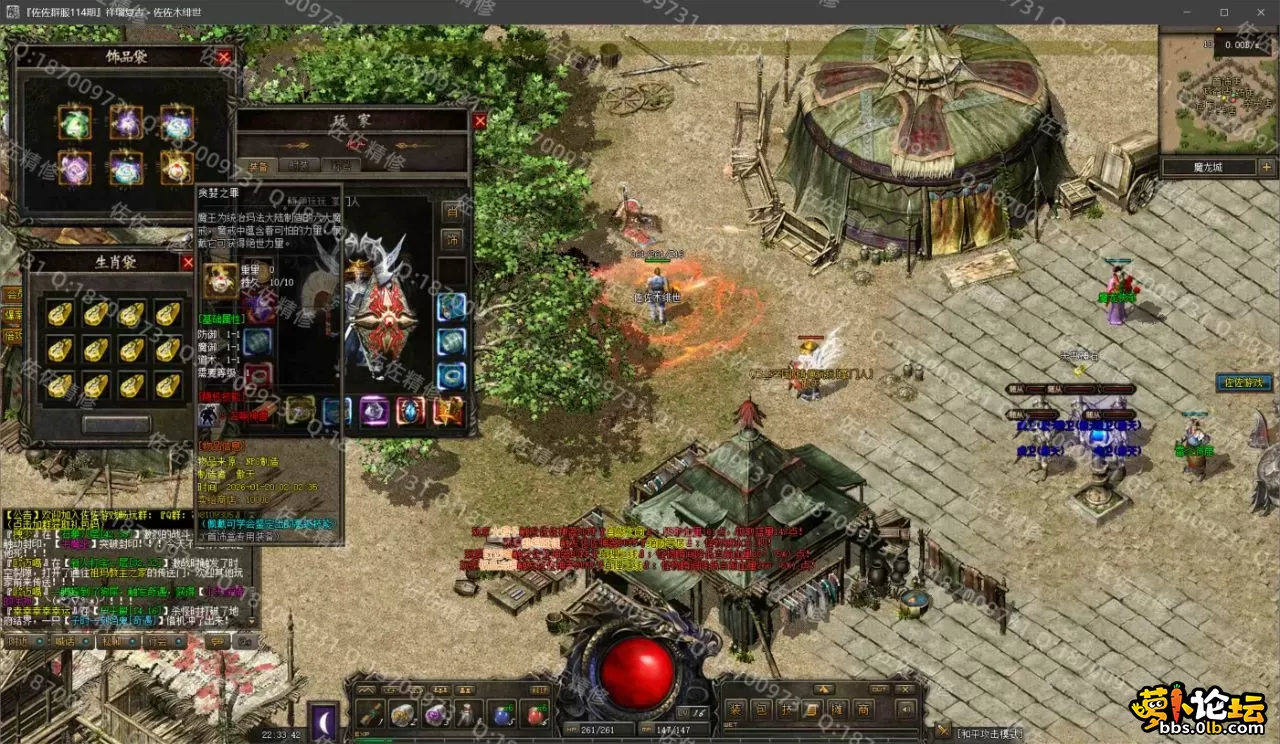Open the 饰 accessory button on player panel
The image size is (1280, 744).
[x=452, y=240]
